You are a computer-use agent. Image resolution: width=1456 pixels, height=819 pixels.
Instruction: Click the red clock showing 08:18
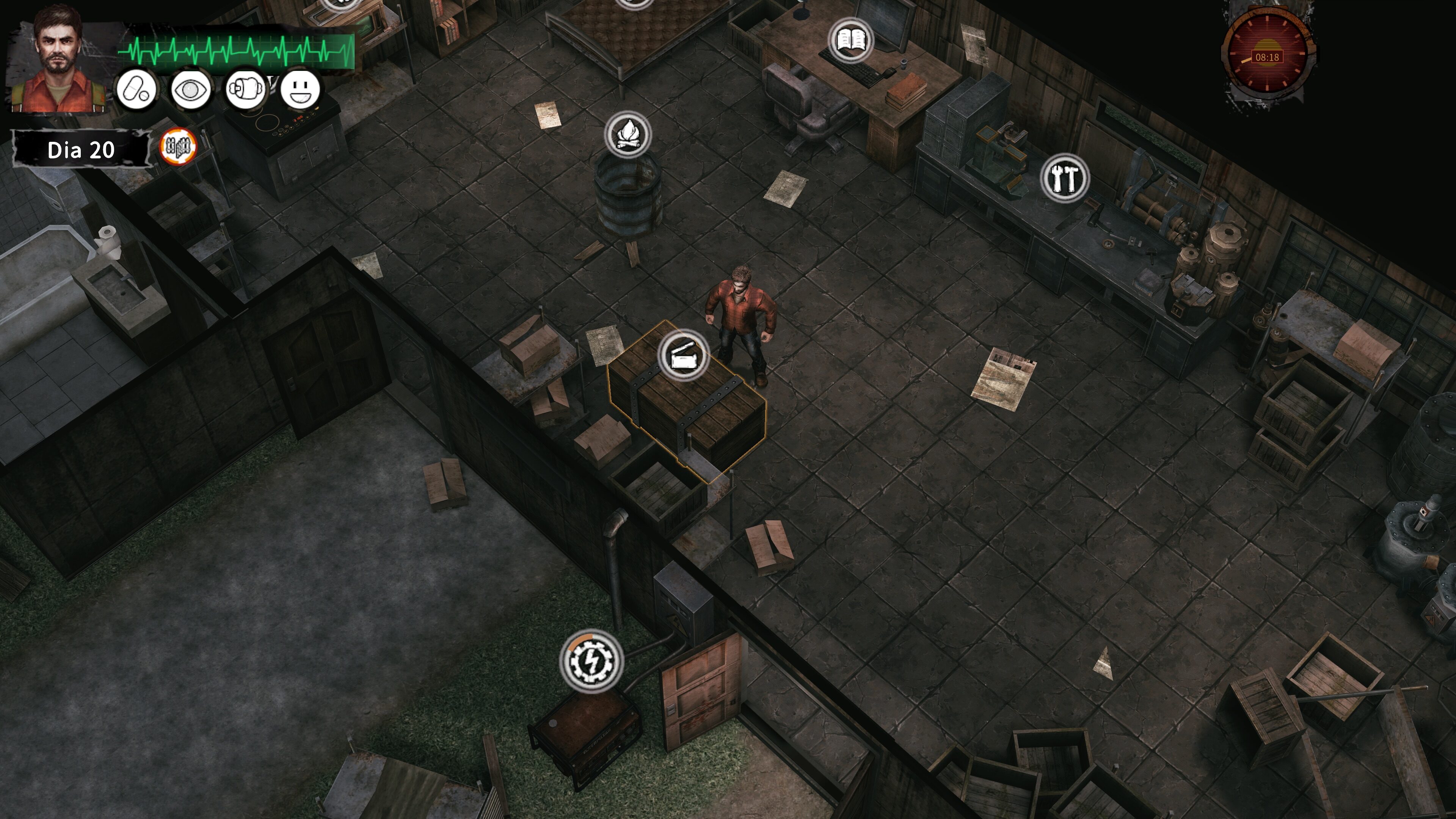[1267, 56]
